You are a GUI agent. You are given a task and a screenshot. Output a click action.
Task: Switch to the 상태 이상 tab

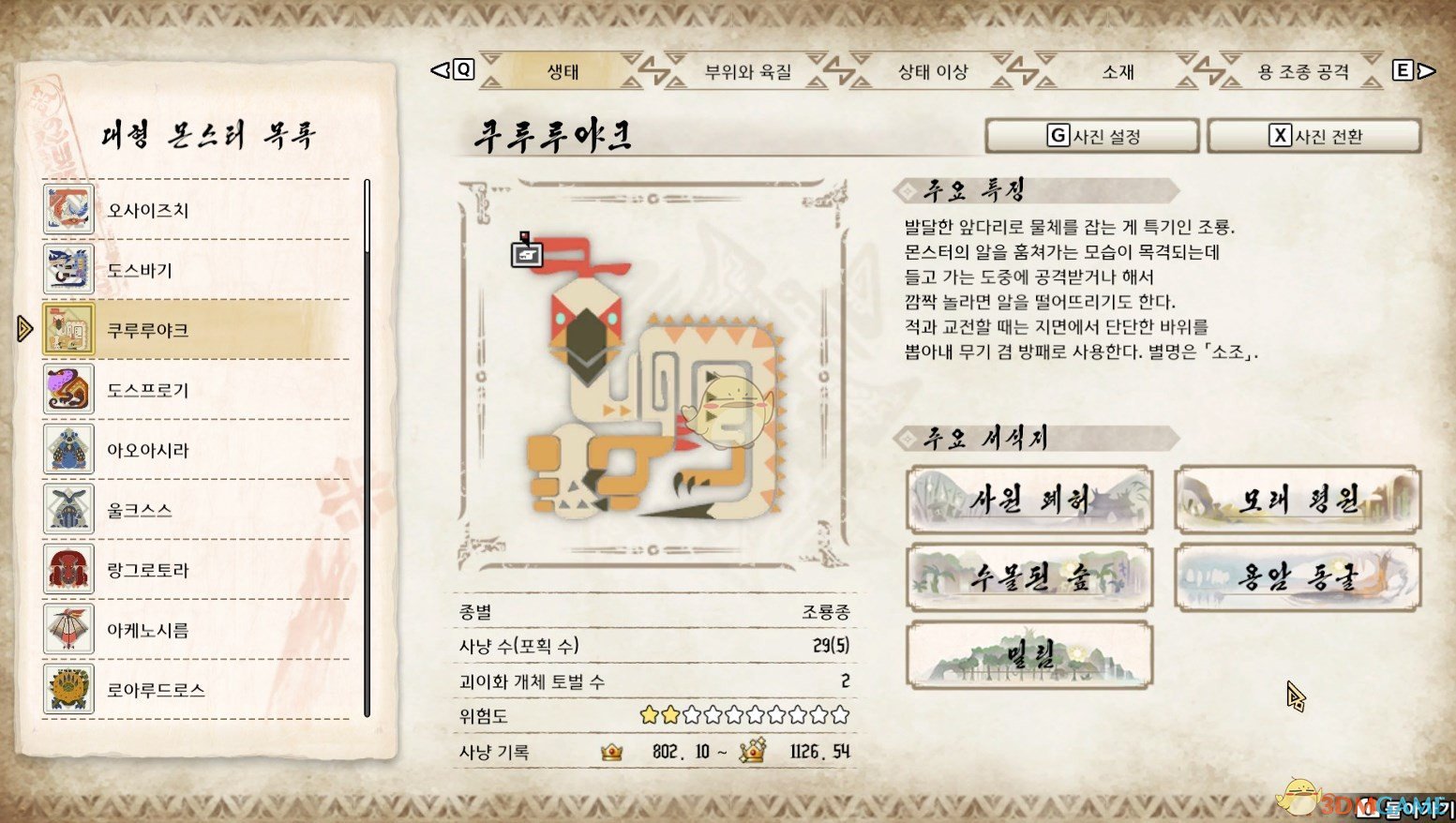pos(933,70)
